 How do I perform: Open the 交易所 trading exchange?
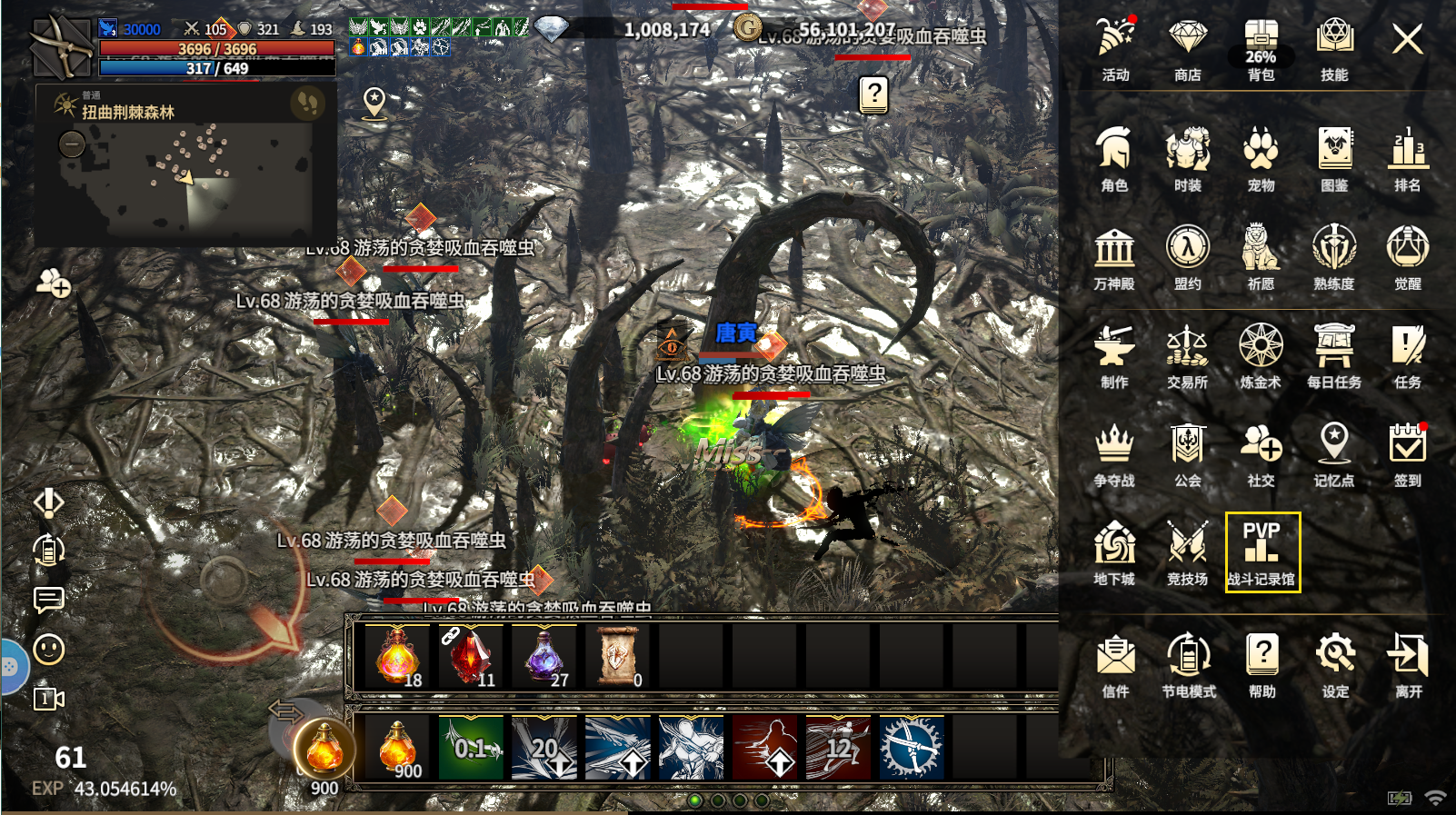[x=1187, y=356]
